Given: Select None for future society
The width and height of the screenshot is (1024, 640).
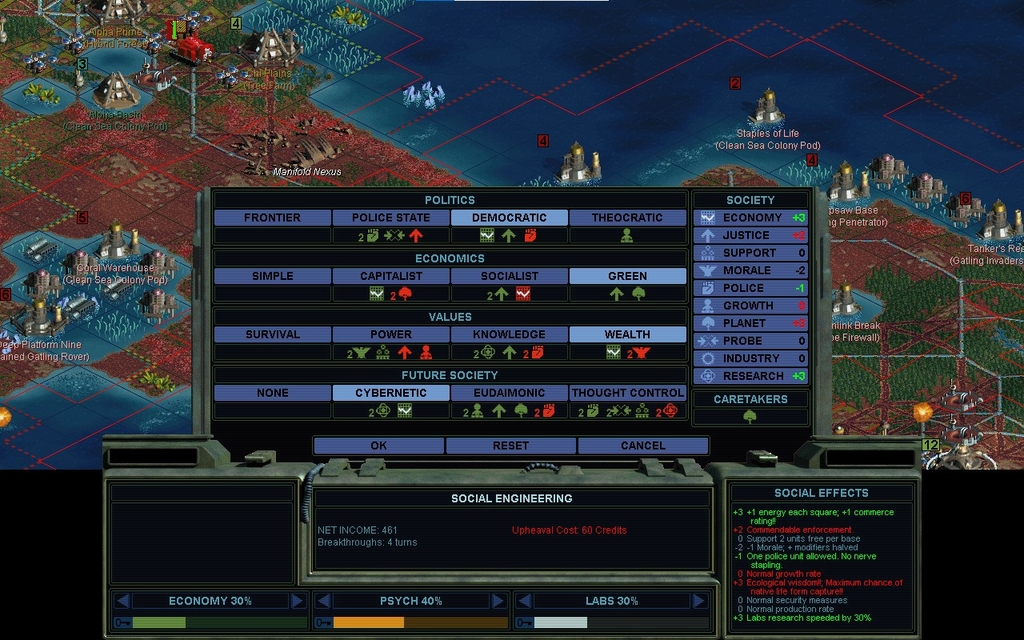Looking at the screenshot, I should [x=272, y=393].
